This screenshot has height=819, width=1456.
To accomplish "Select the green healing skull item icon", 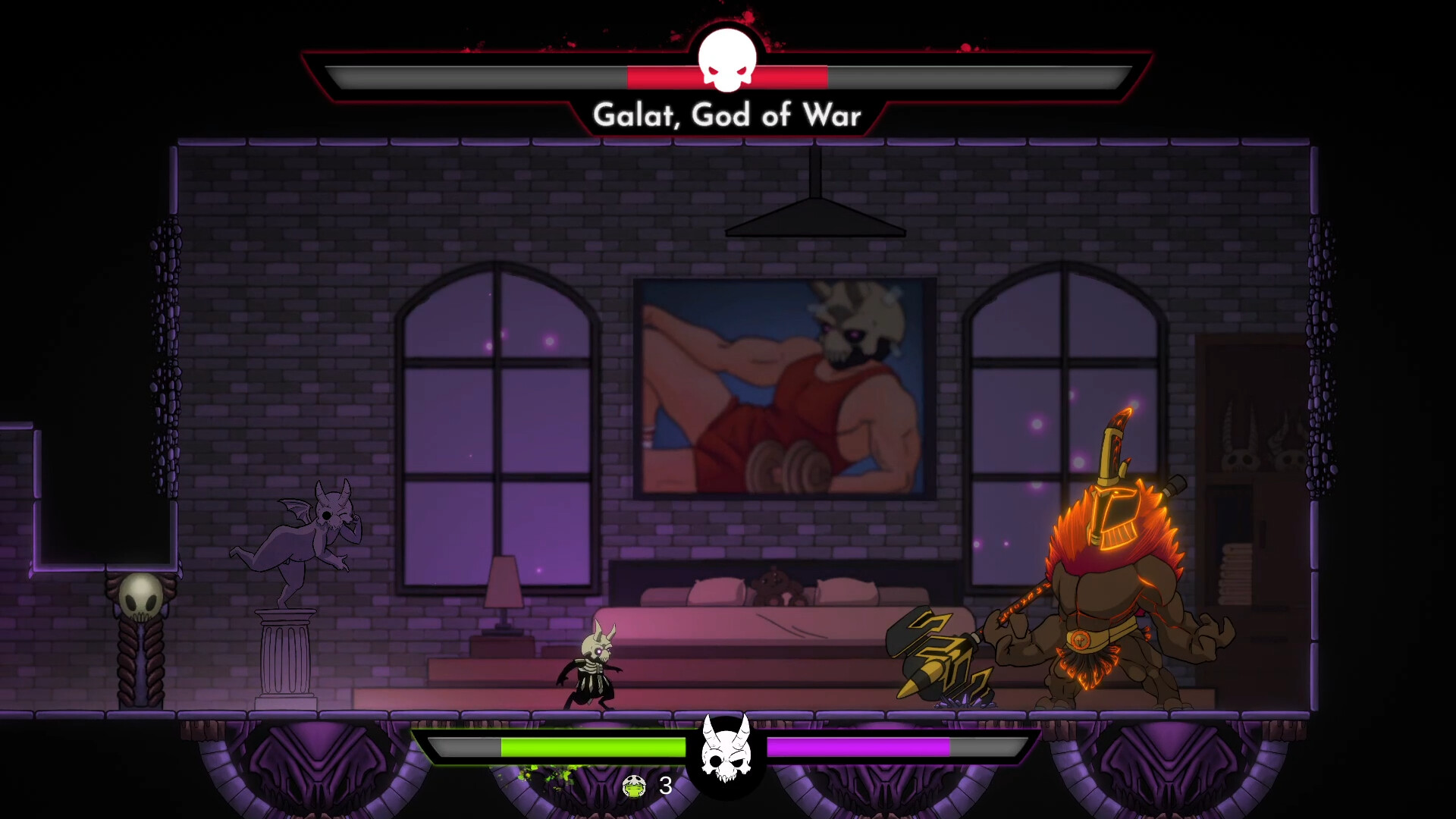I will (x=634, y=786).
